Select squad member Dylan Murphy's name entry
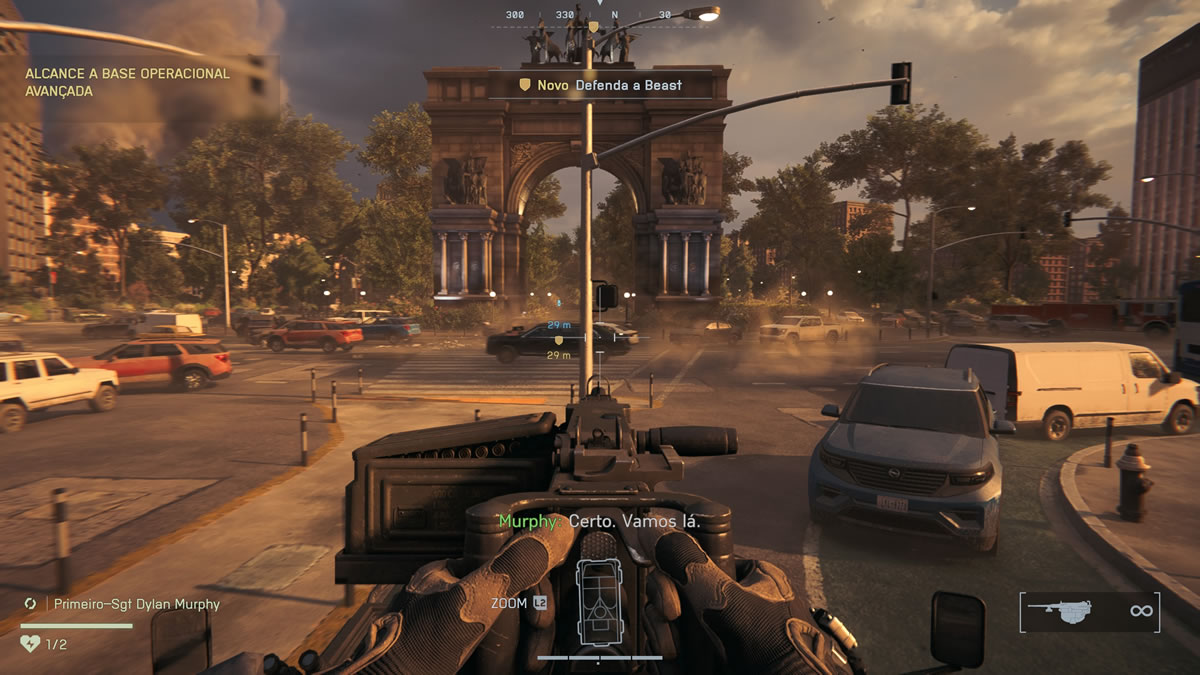 136,604
